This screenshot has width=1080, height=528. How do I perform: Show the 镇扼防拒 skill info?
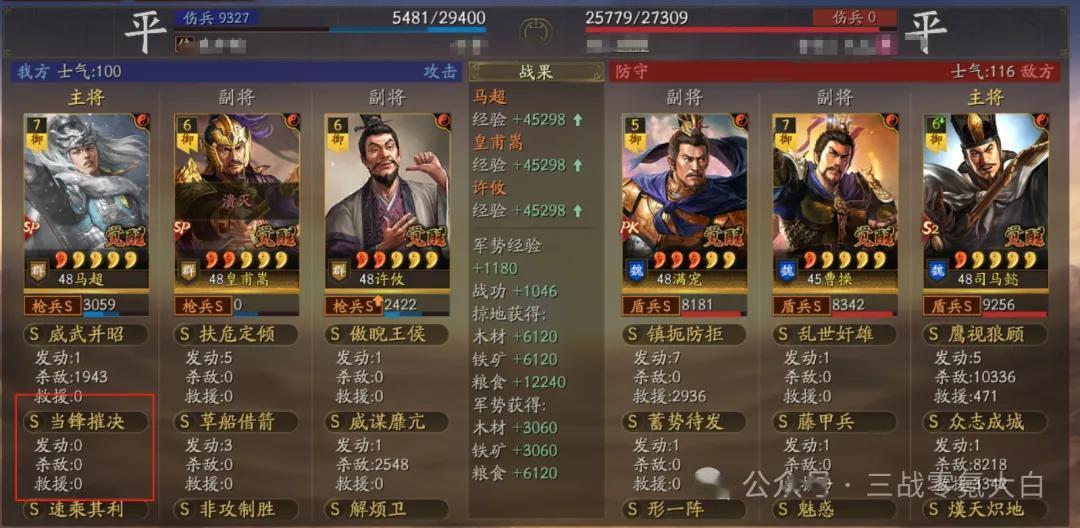click(x=684, y=334)
